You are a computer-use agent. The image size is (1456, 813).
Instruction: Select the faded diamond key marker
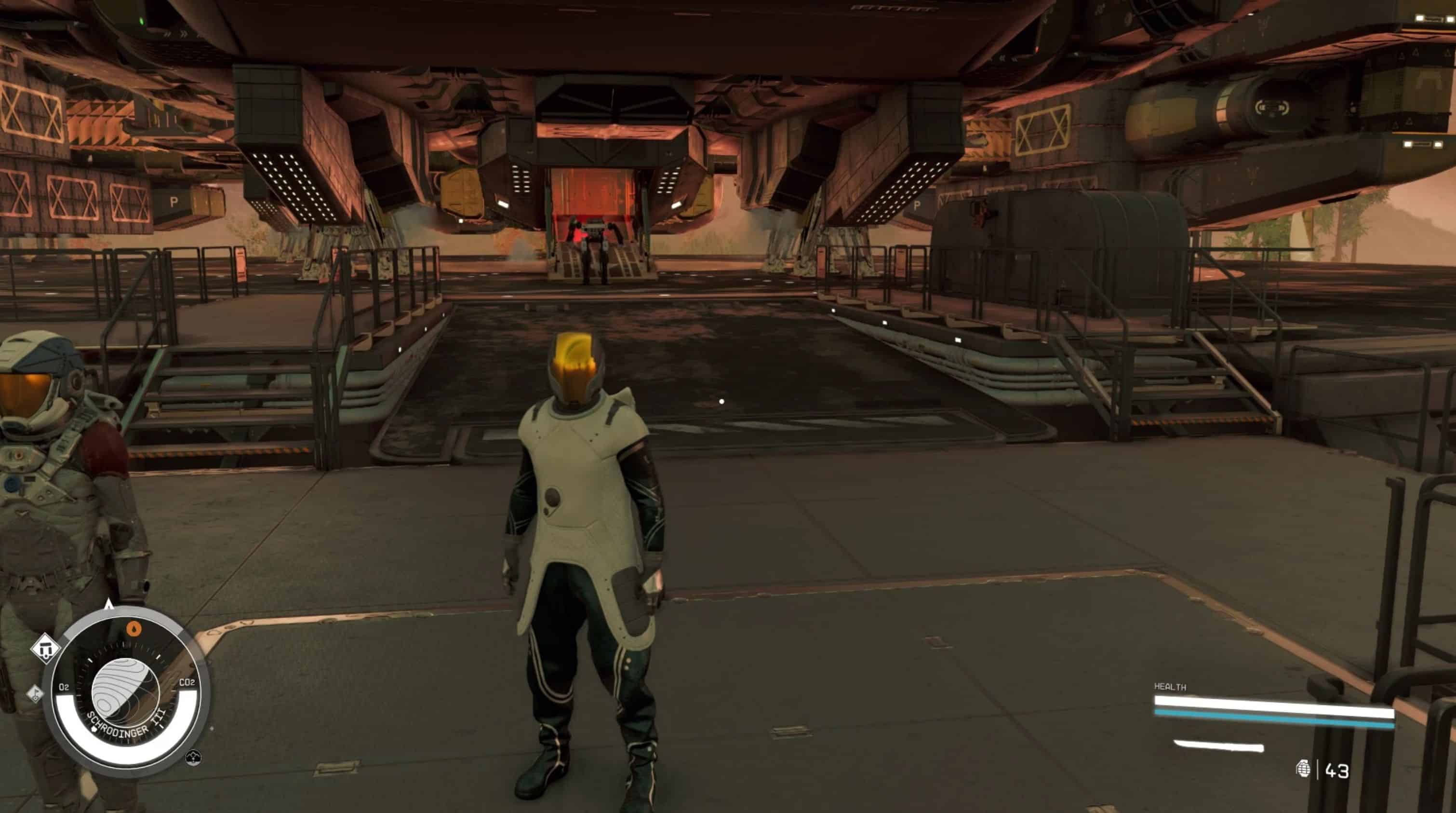coord(35,693)
